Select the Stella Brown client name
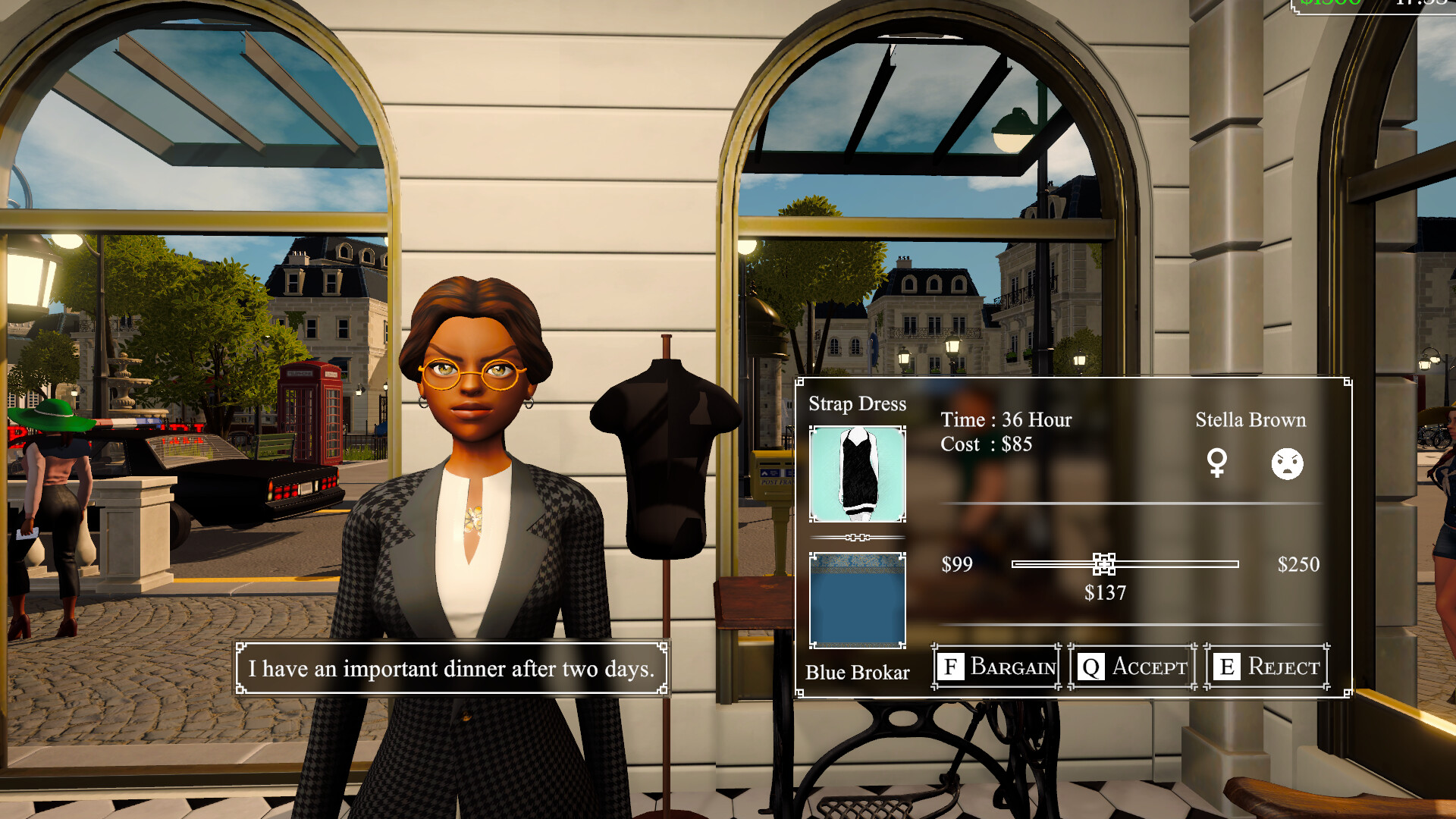The height and width of the screenshot is (819, 1456). click(1251, 419)
